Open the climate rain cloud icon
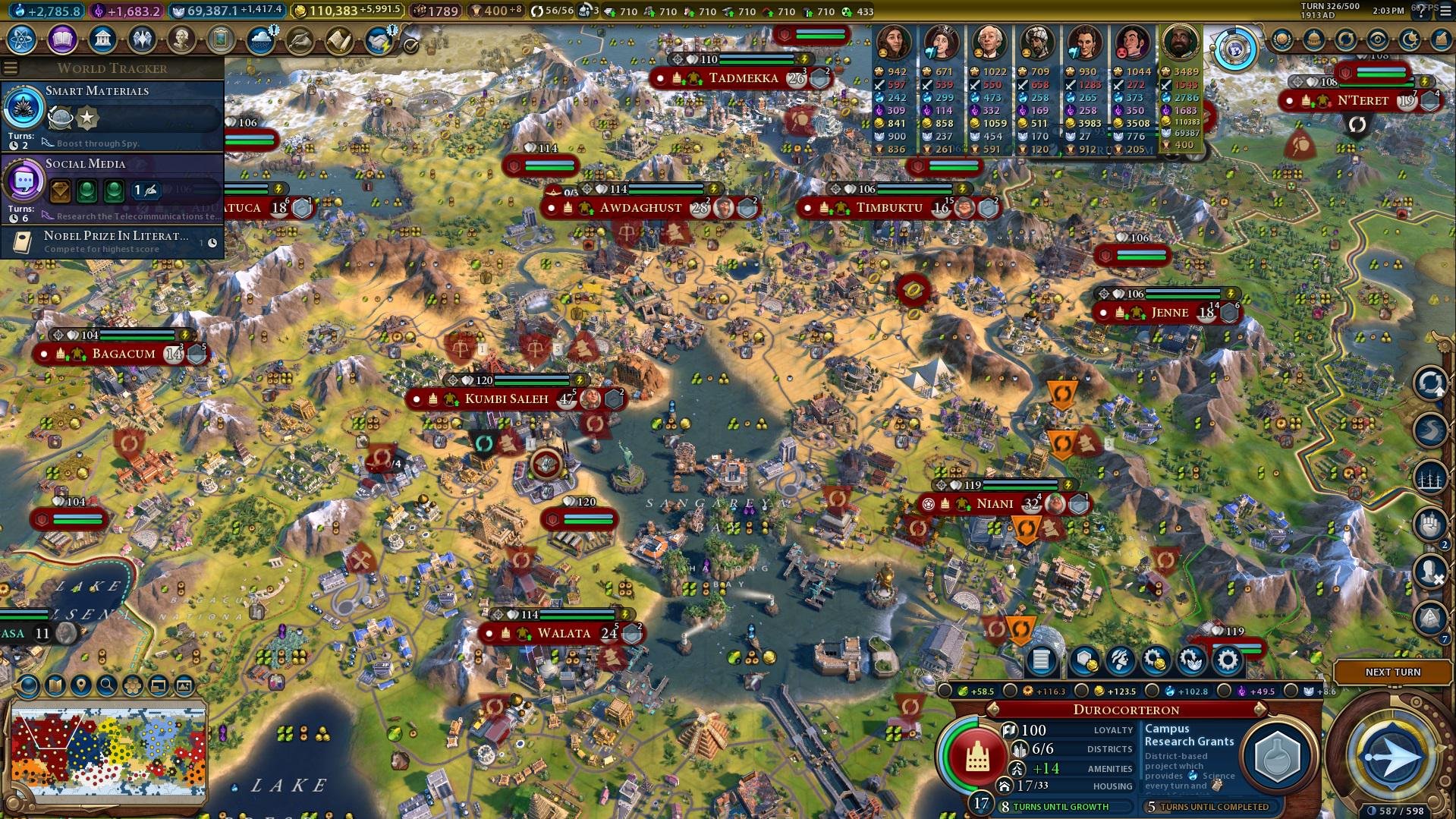This screenshot has height=819, width=1456. [x=260, y=40]
